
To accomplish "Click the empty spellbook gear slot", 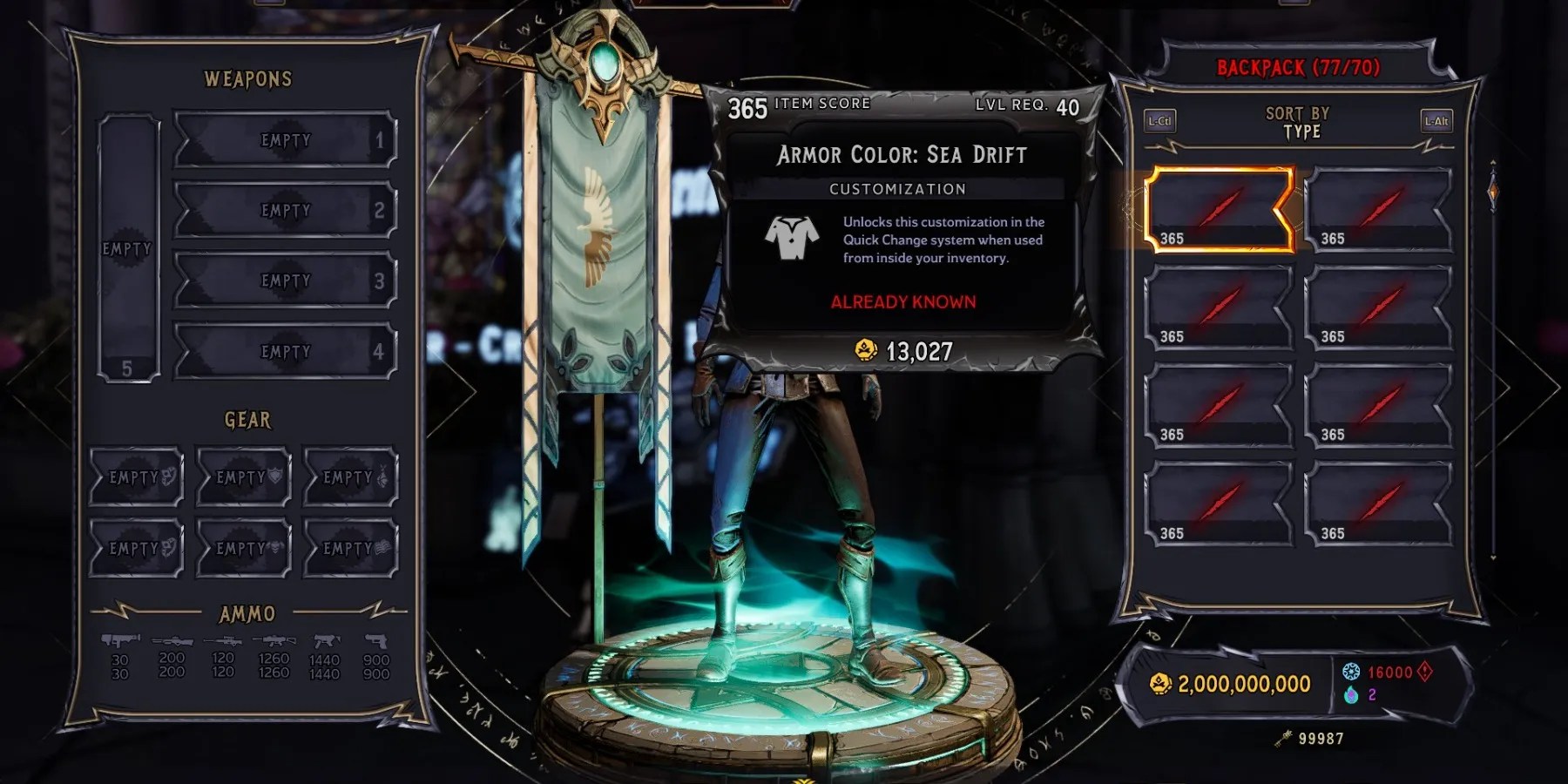I will (348, 549).
